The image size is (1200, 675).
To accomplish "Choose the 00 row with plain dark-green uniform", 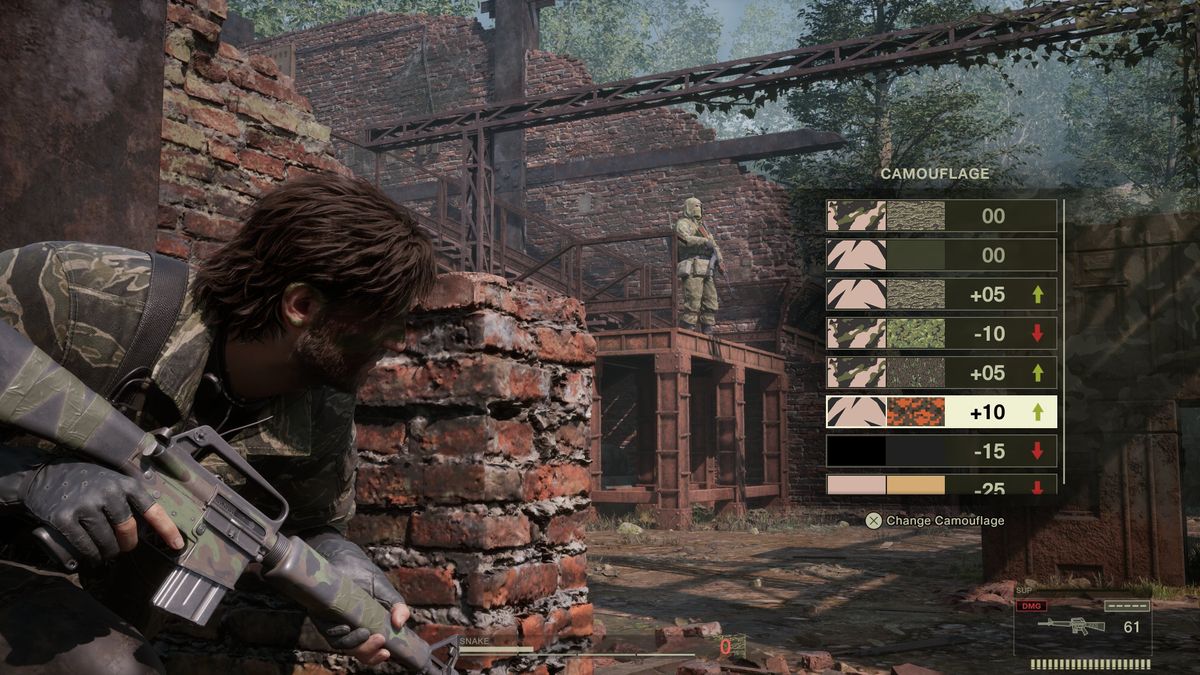I will click(940, 255).
